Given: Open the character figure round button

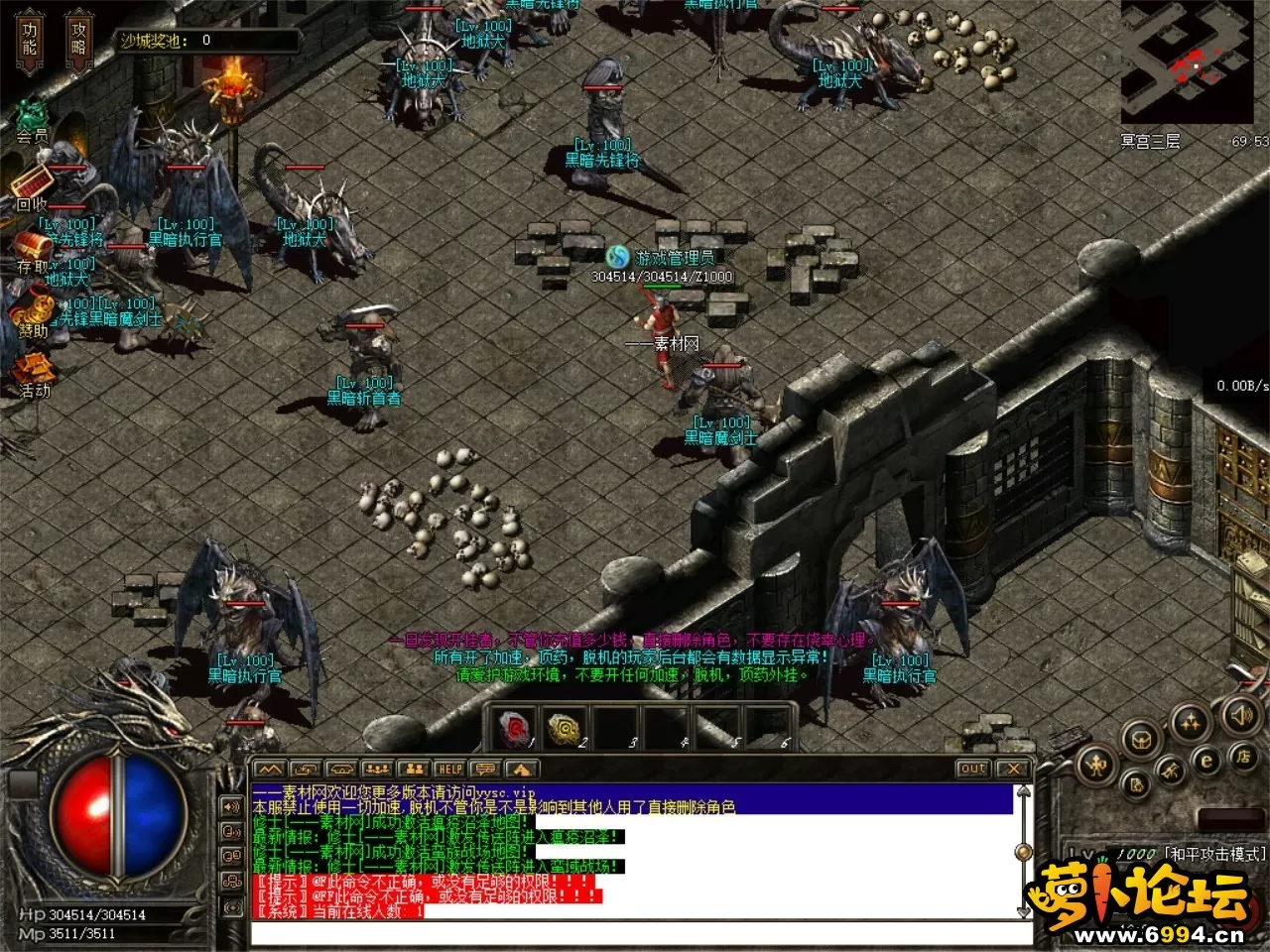Looking at the screenshot, I should pos(1097,765).
